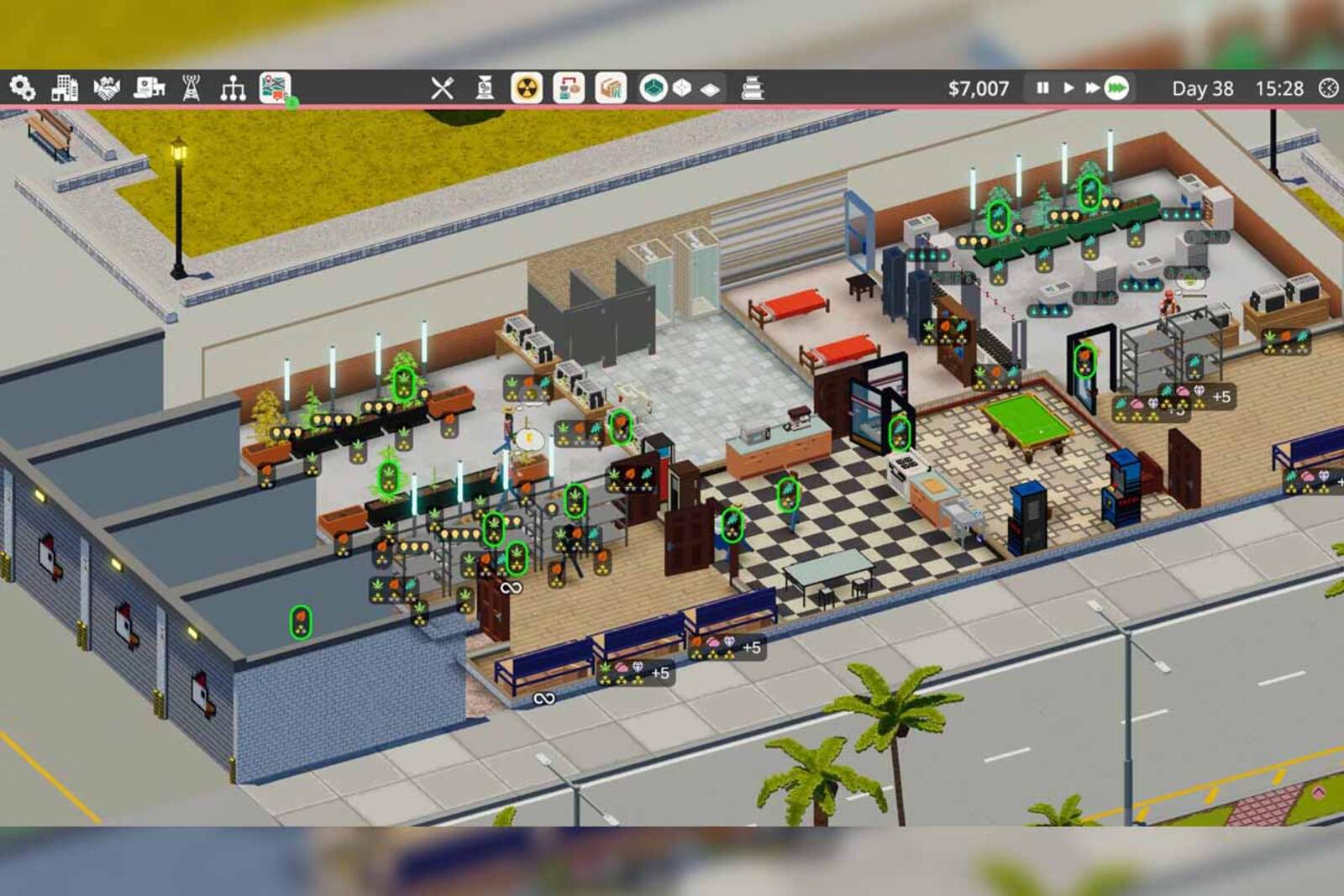Switch to the flat floor view mode
The image size is (1344, 896).
click(711, 89)
